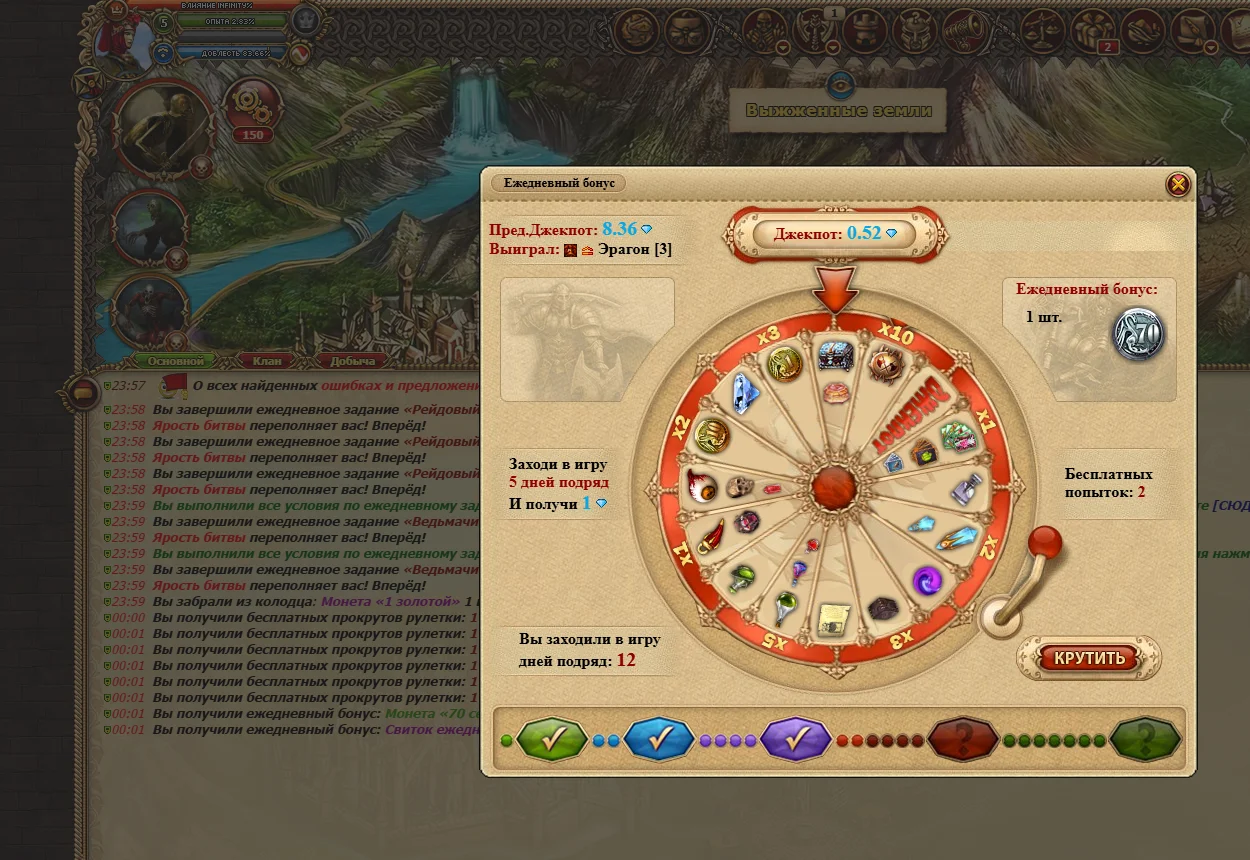The width and height of the screenshot is (1250, 860).
Task: Choose the purple checkmark reward gem
Action: pyautogui.click(x=795, y=740)
